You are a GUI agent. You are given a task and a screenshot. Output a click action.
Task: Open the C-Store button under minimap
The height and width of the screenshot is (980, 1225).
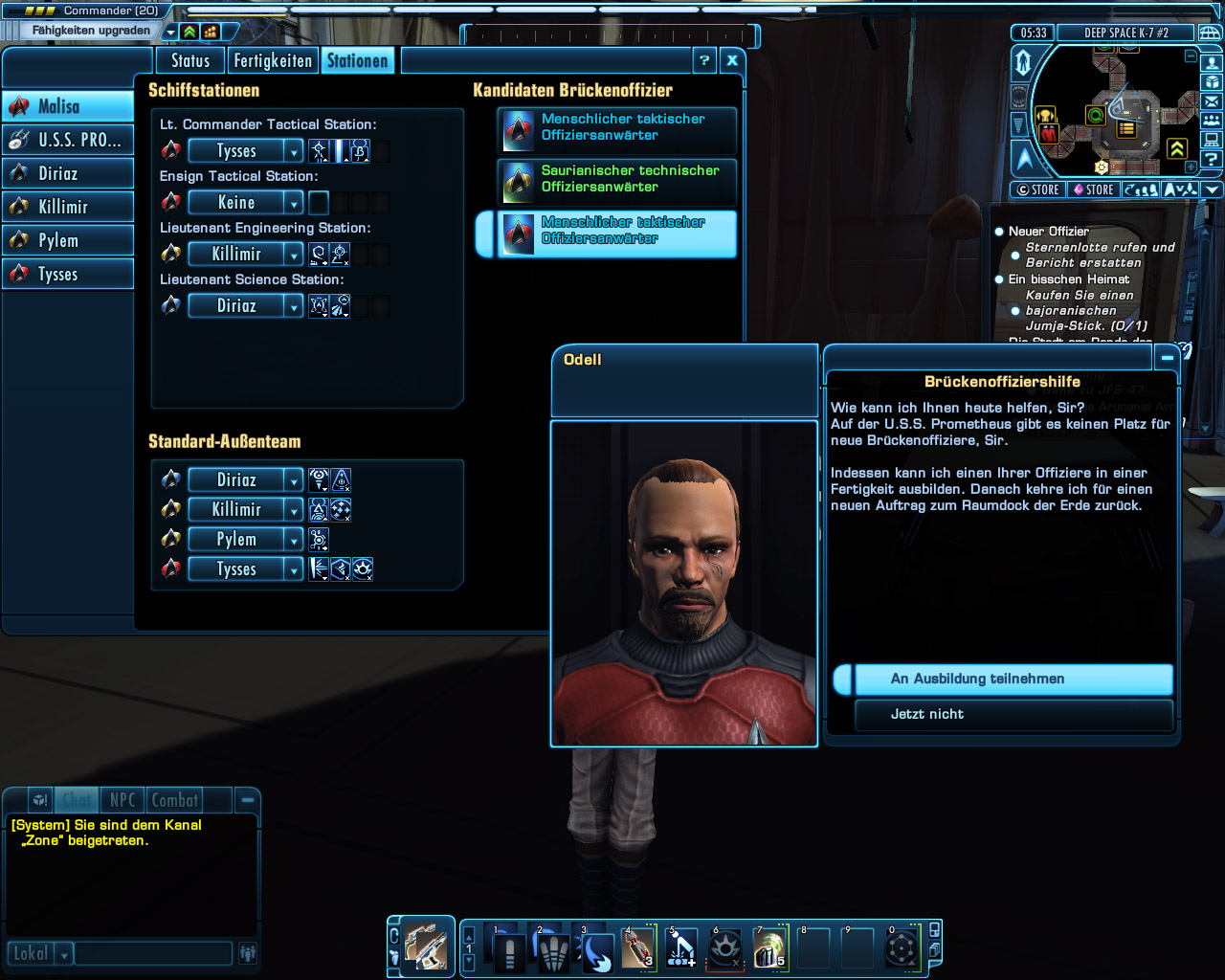point(1037,189)
